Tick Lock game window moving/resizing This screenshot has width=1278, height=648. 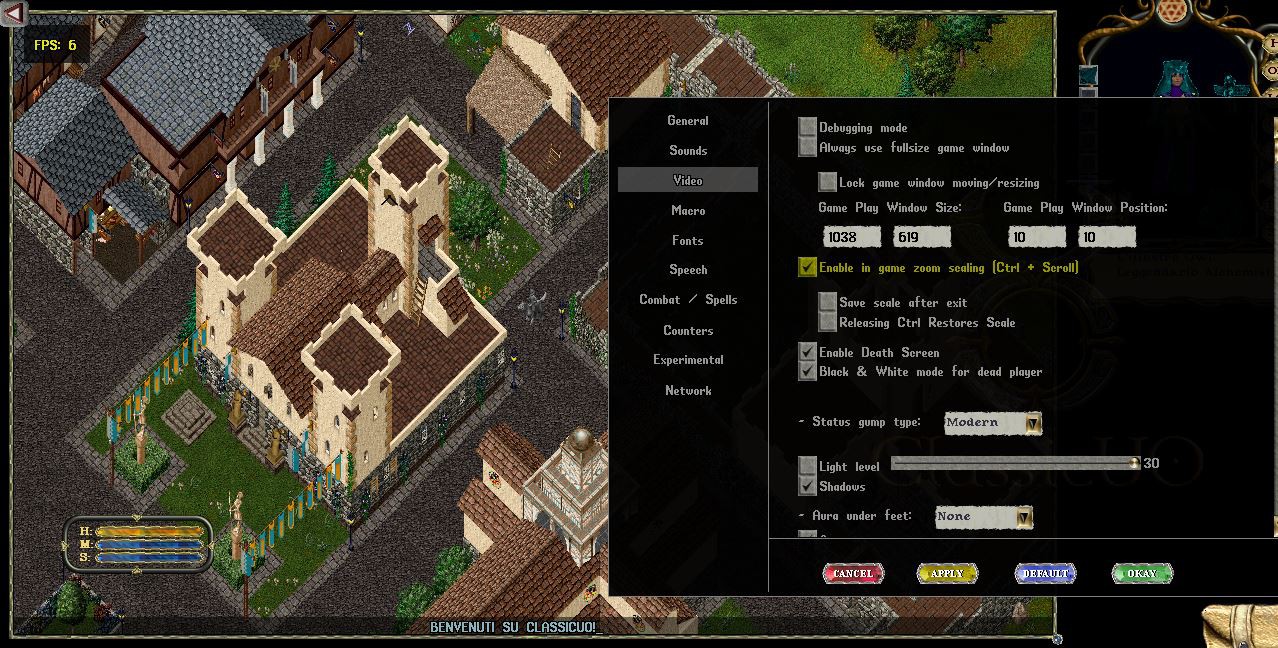pyautogui.click(x=828, y=182)
